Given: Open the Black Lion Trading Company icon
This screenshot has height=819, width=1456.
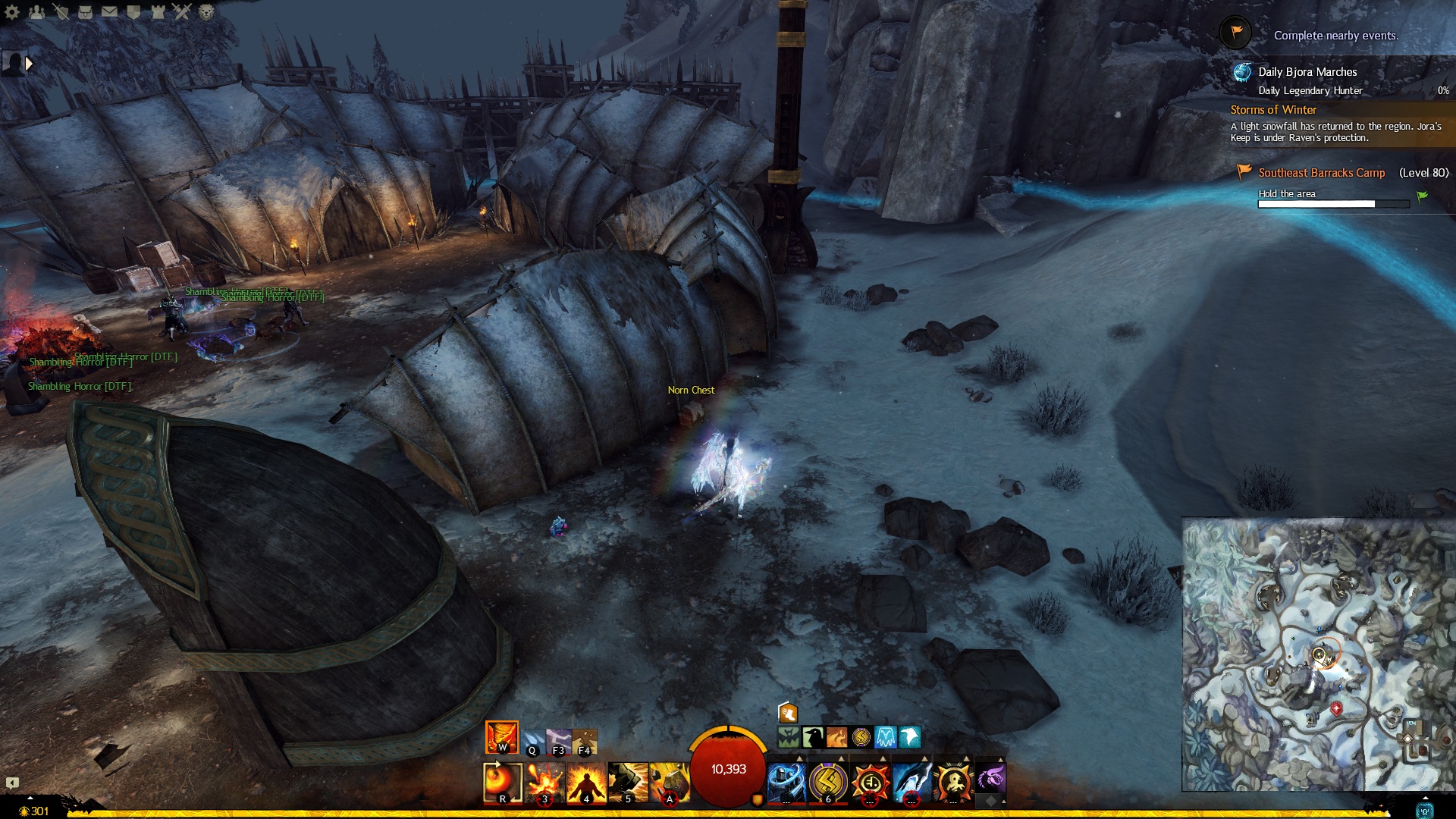Looking at the screenshot, I should (x=206, y=11).
